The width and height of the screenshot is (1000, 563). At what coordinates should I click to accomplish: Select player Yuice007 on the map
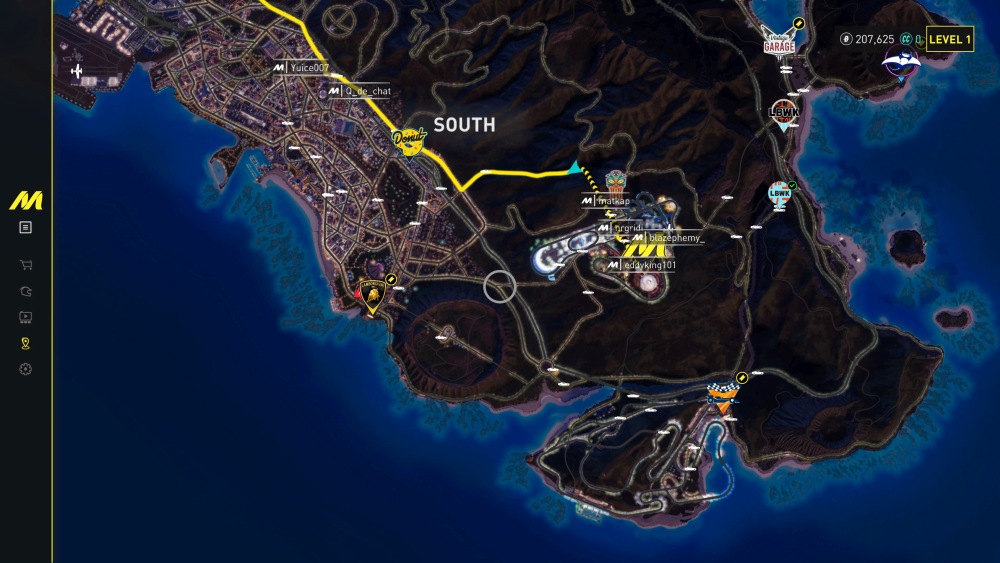point(306,67)
